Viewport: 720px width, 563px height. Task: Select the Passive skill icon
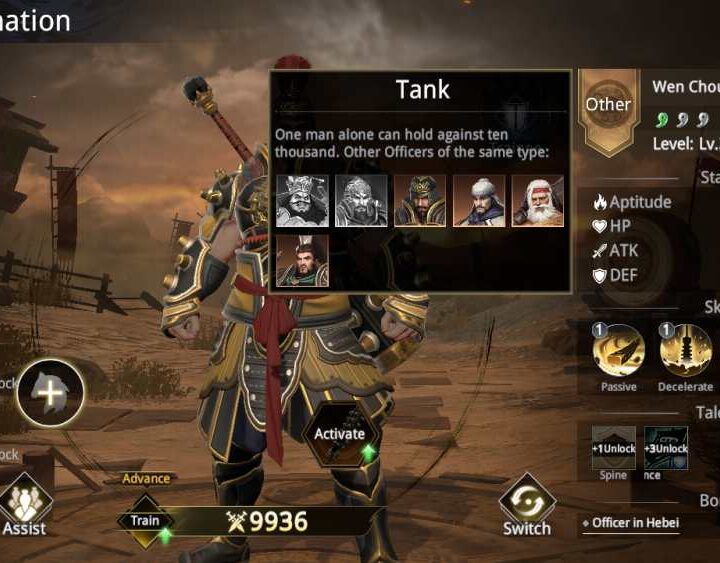pyautogui.click(x=618, y=351)
